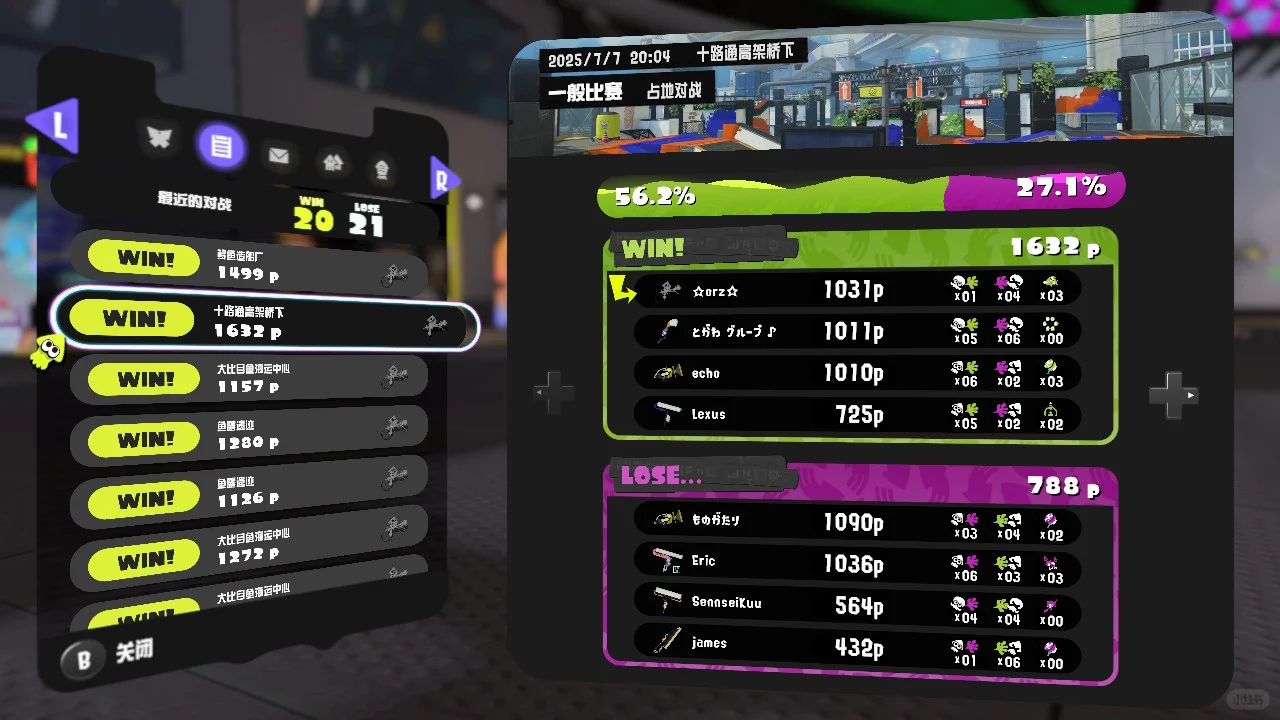
Task: View the 1157p win battle record
Action: [250, 378]
